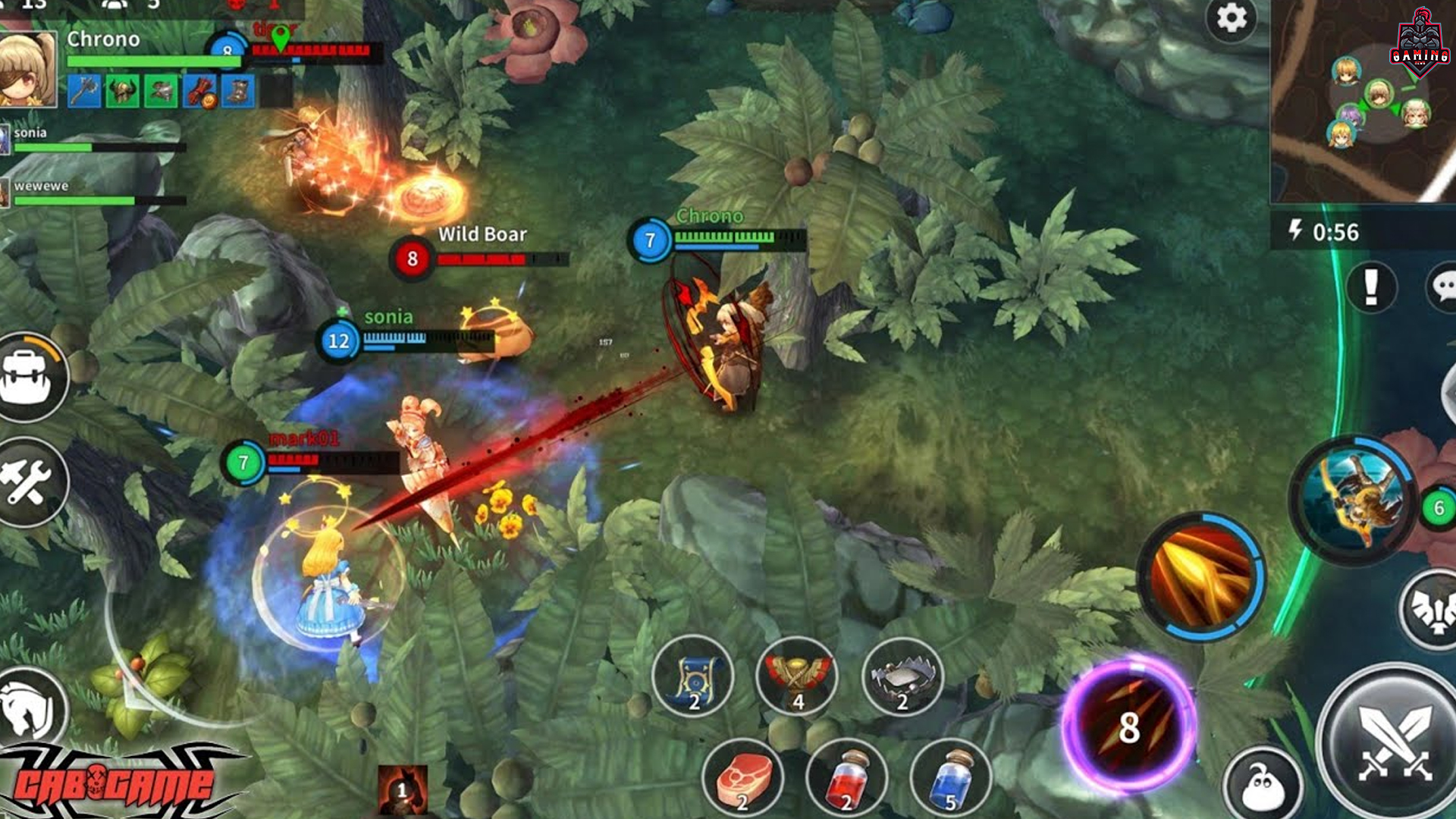Open the chat speech bubble
The image size is (1456, 819).
click(1442, 287)
